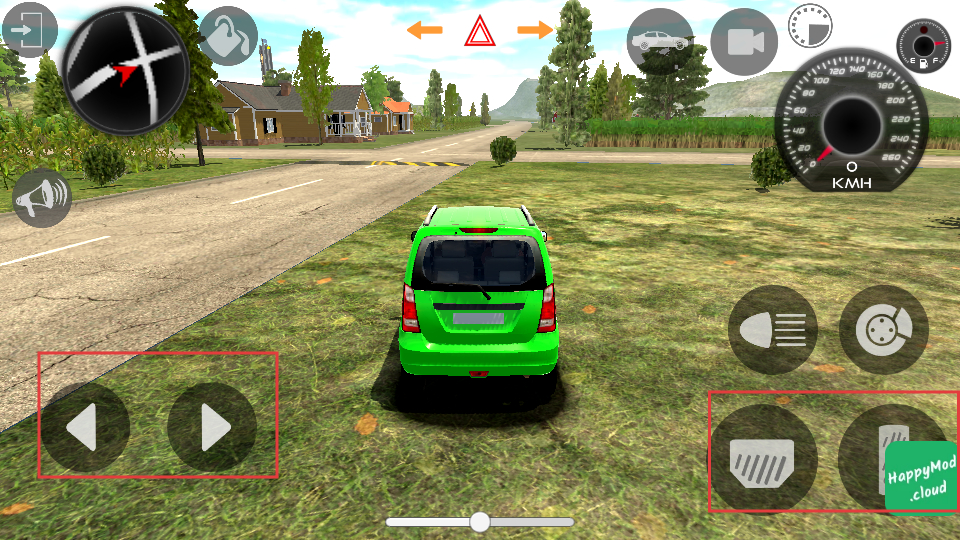Apply the handbrake disc button
960x540 pixels.
click(x=884, y=329)
